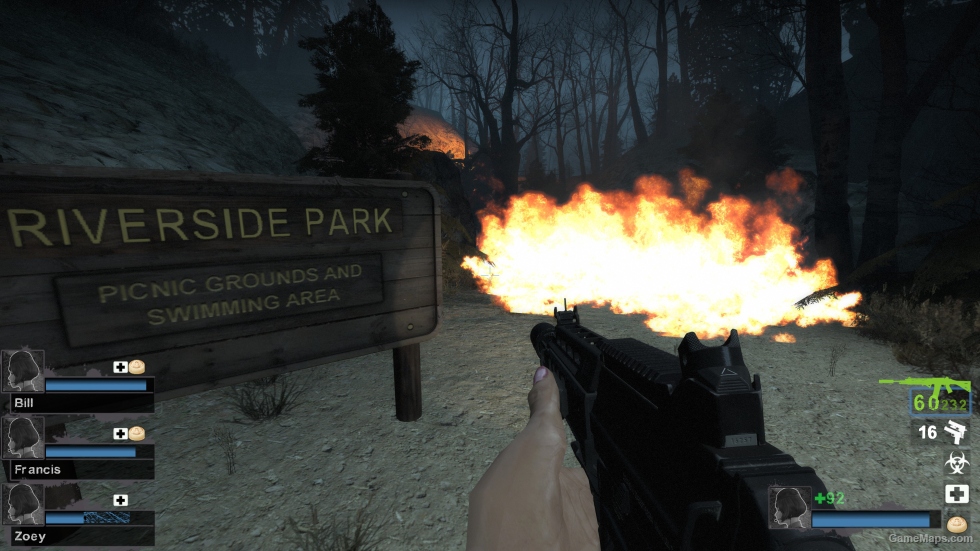Select the pain pills slot
Image resolution: width=980 pixels, height=551 pixels.
pyautogui.click(x=957, y=523)
